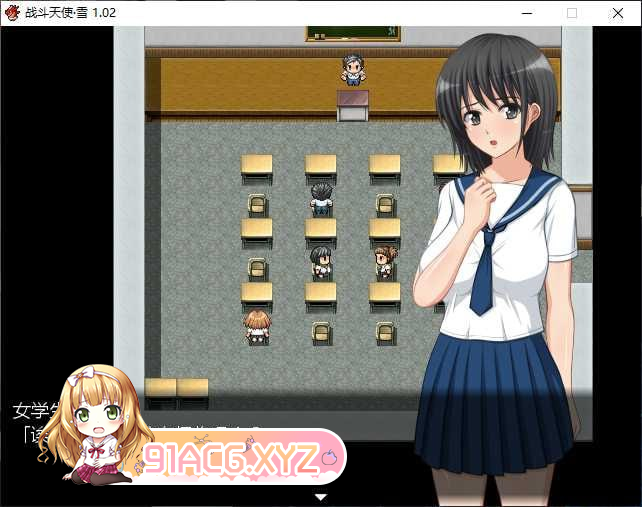Advance dialogue via the white continue arrow
Image resolution: width=642 pixels, height=507 pixels.
point(321,496)
